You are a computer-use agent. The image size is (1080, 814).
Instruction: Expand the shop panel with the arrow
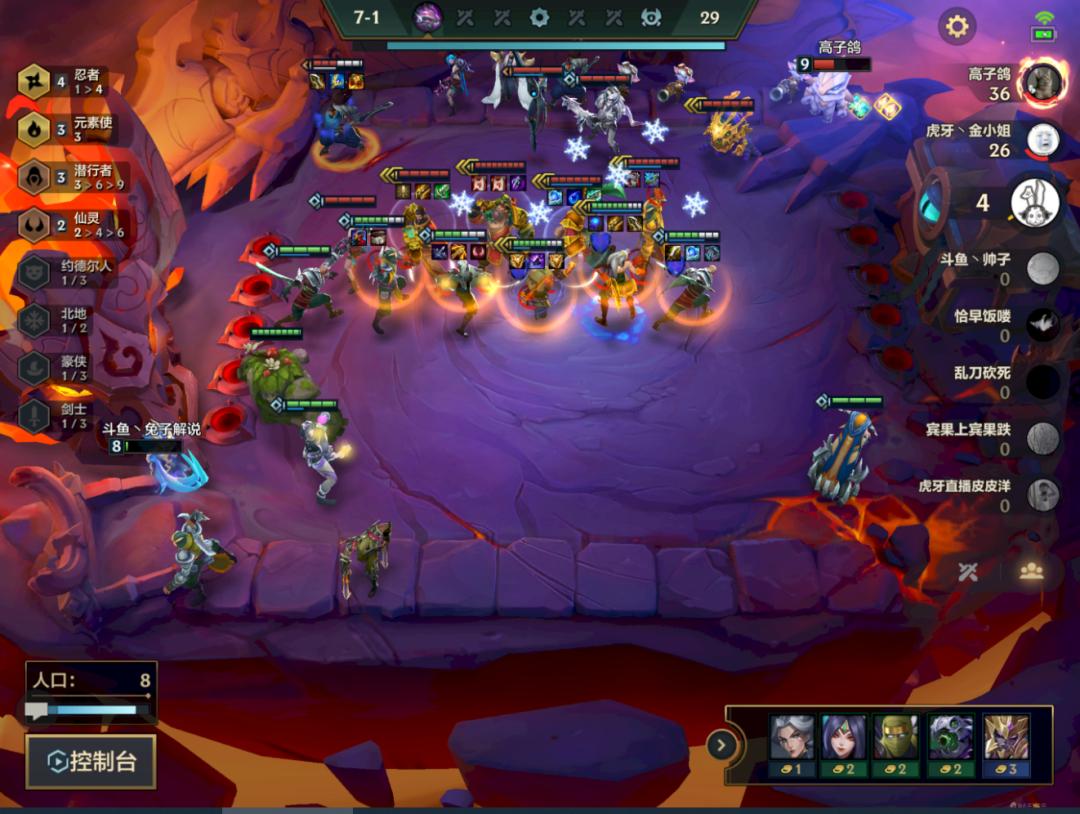[720, 745]
